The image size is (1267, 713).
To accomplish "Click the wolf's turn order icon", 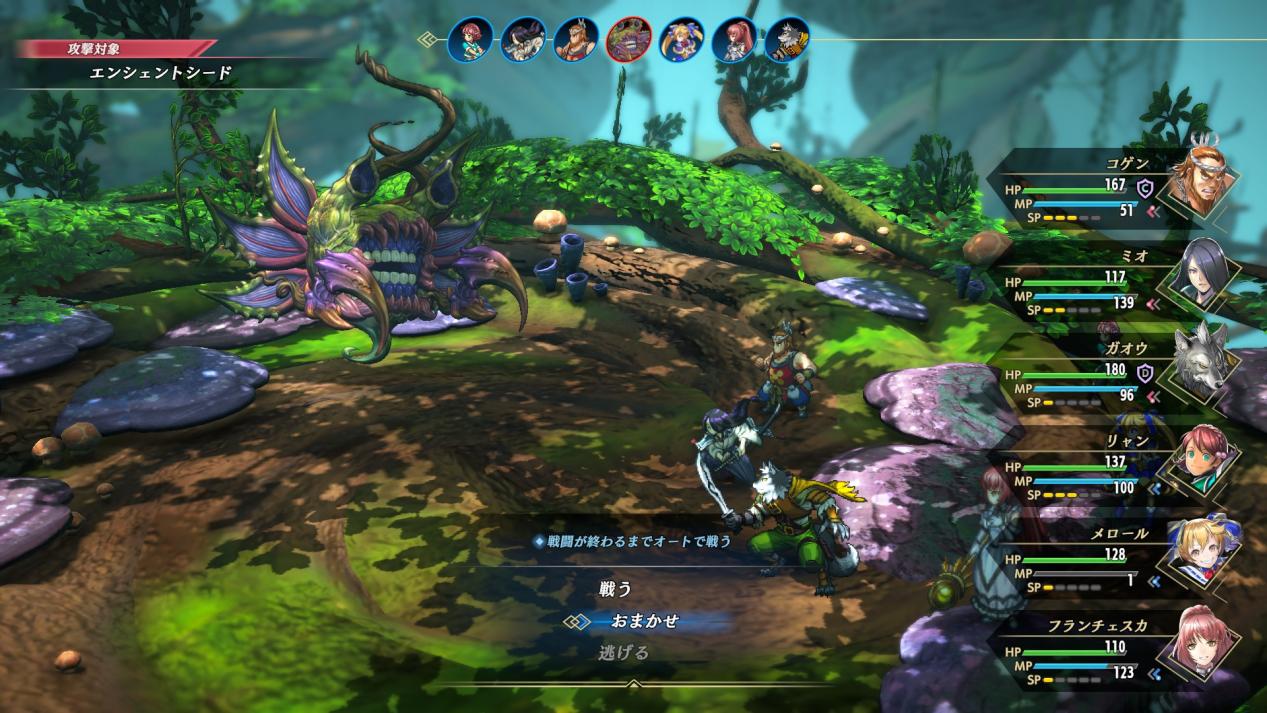I will click(x=787, y=40).
